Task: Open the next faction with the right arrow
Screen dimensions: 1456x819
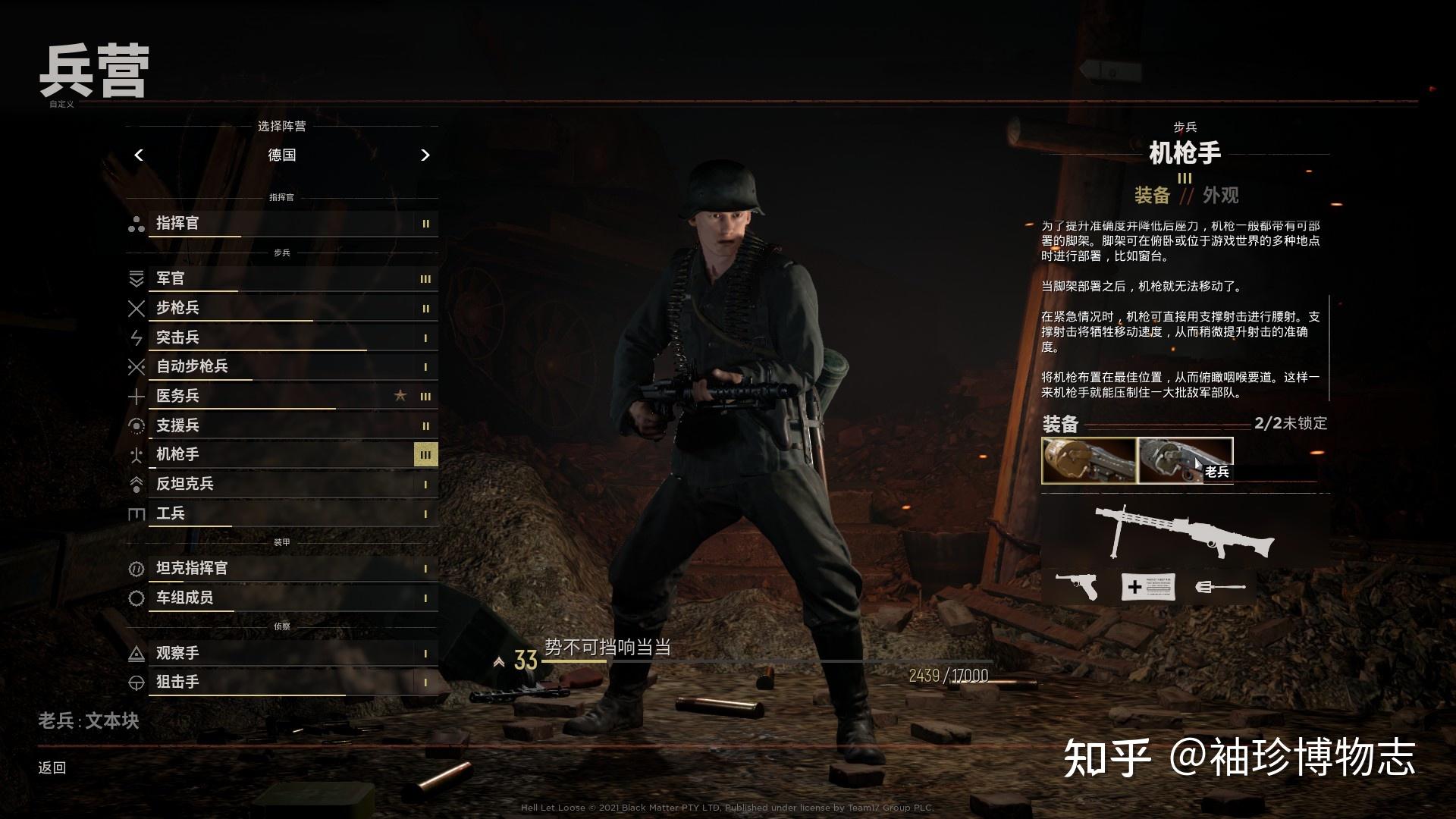Action: (425, 155)
